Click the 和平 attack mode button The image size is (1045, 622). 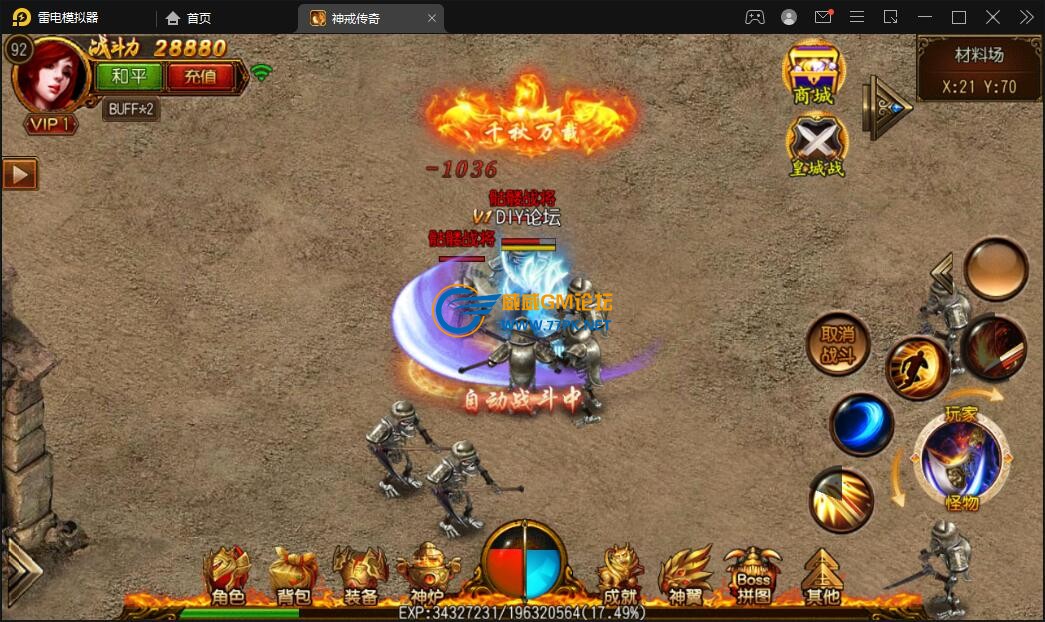point(130,76)
